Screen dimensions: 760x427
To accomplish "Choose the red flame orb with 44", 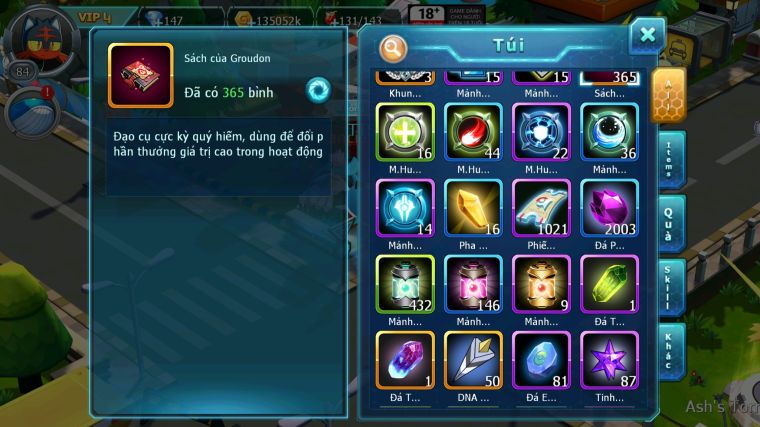I will [473, 132].
